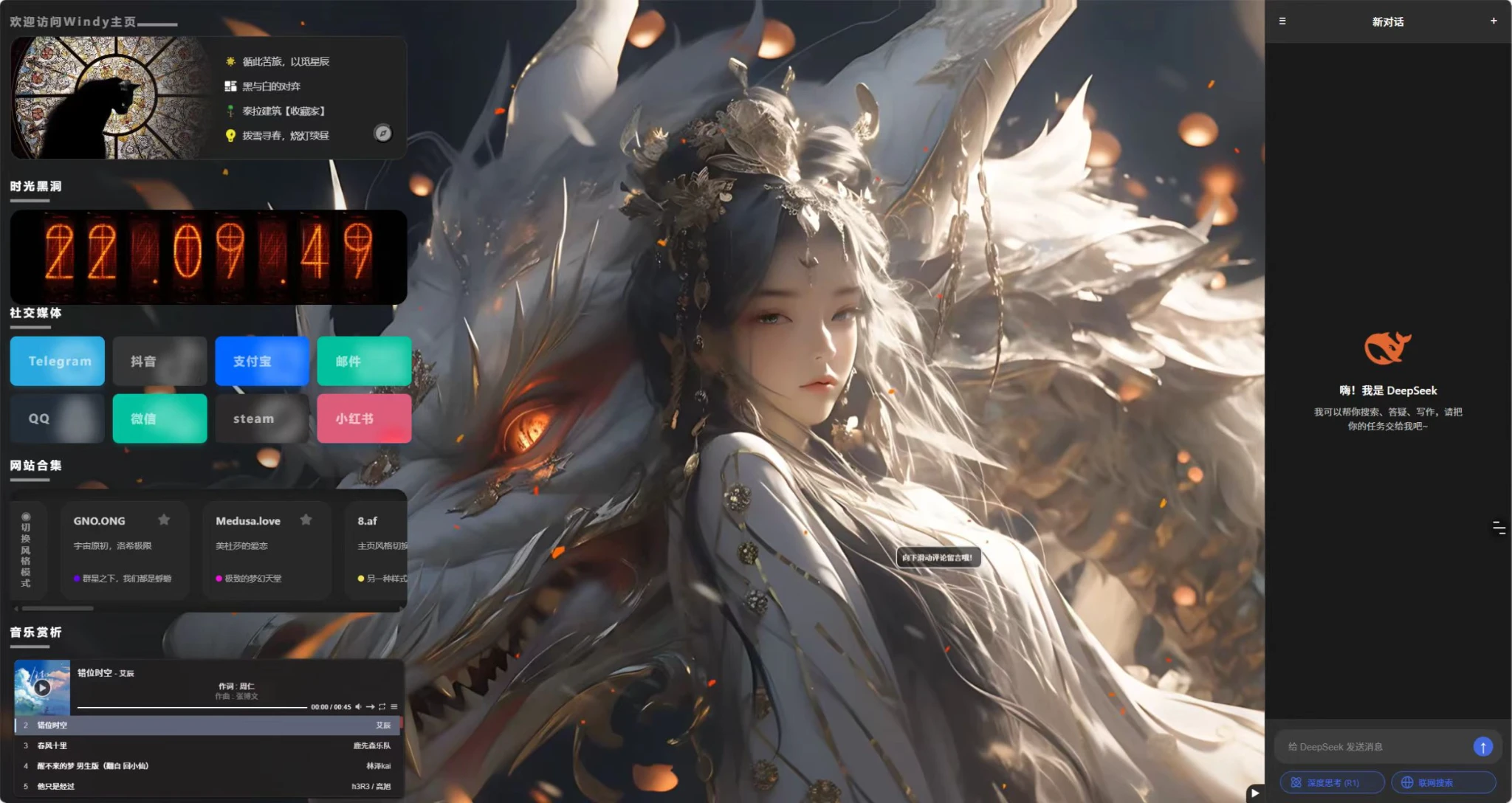Viewport: 1512px width, 803px height.
Task: Toggle the 联网搜索 option
Action: pyautogui.click(x=1443, y=782)
